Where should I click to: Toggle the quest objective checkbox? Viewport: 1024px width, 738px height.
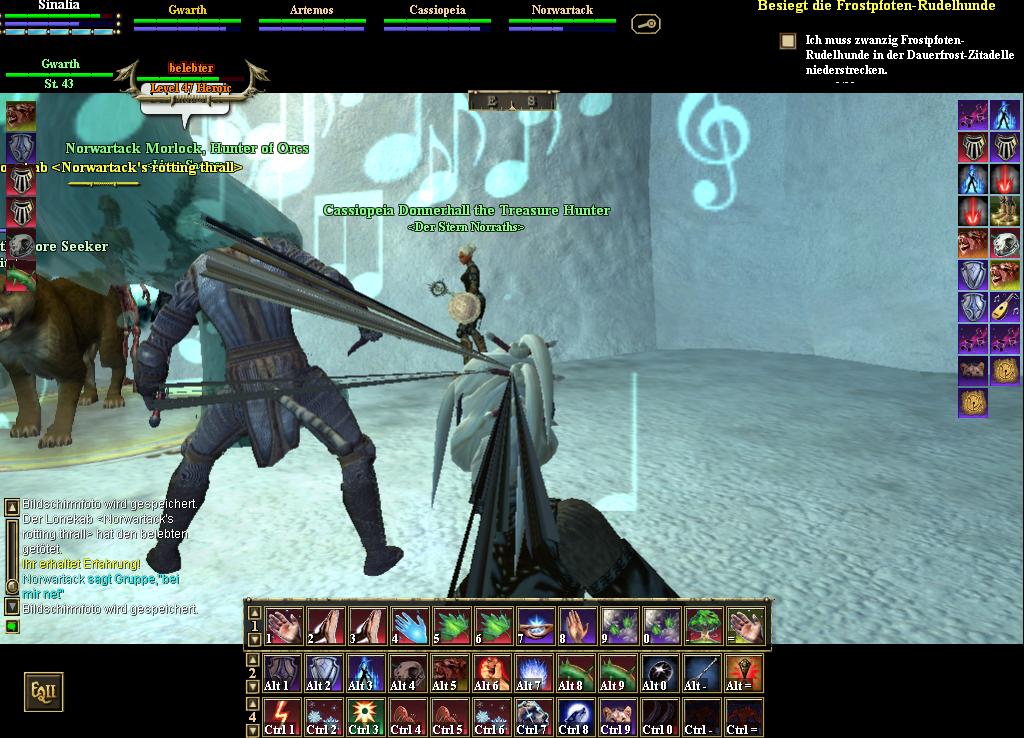click(788, 41)
